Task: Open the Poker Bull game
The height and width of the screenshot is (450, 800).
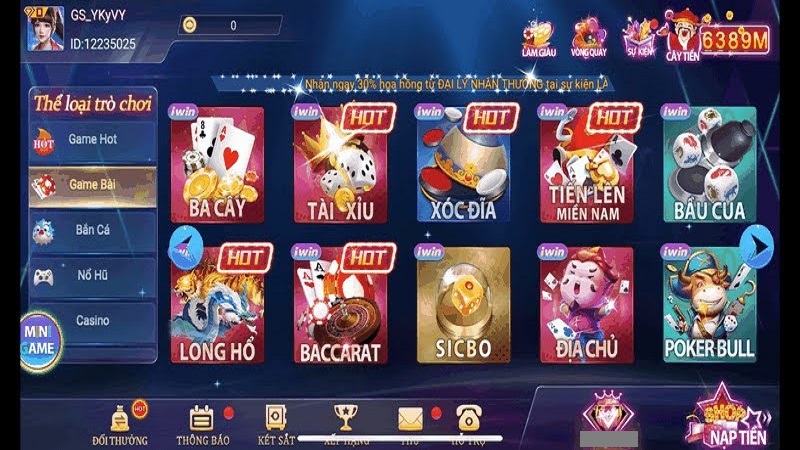Action: (709, 305)
